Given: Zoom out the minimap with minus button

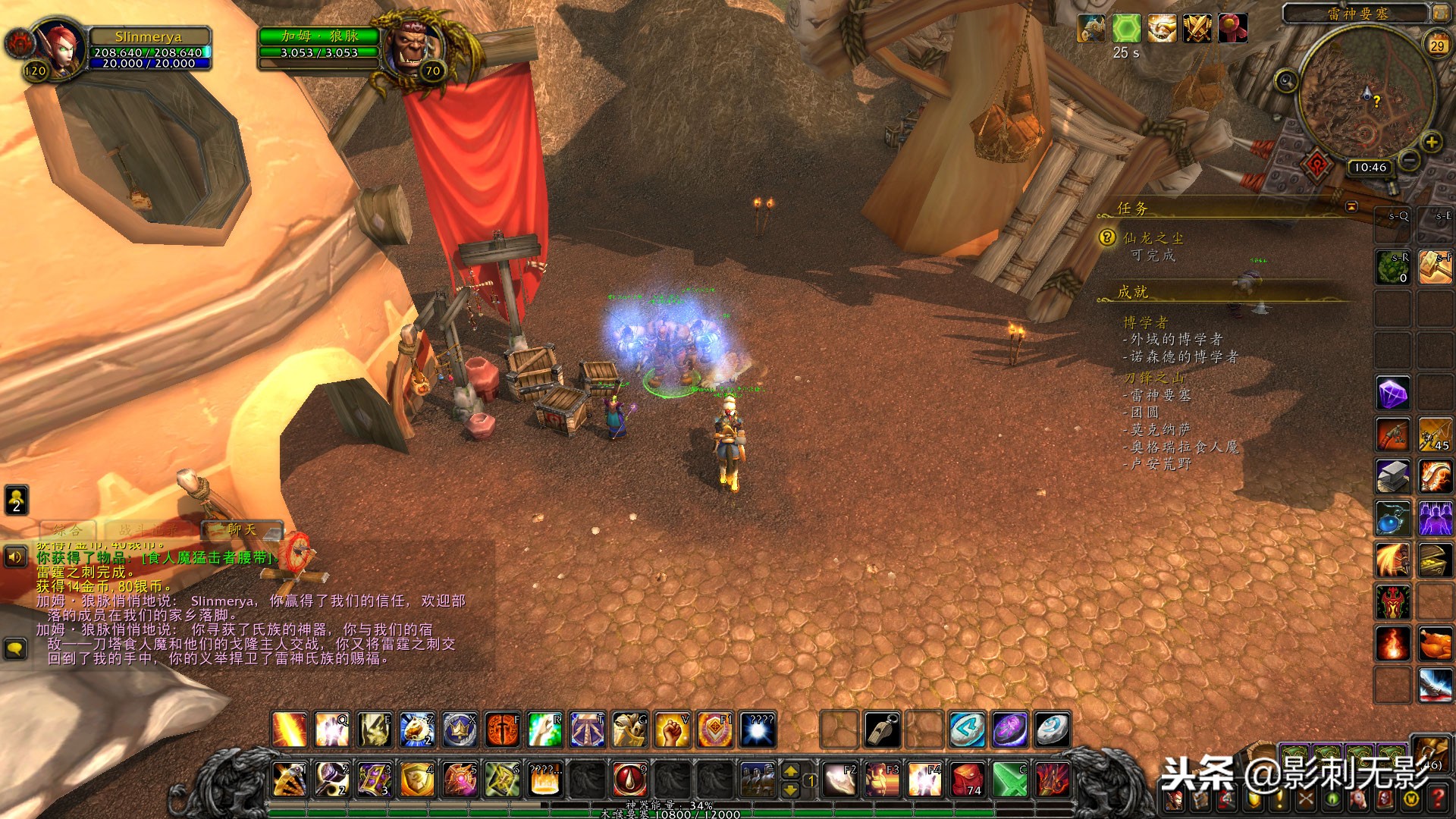Looking at the screenshot, I should click(1409, 160).
